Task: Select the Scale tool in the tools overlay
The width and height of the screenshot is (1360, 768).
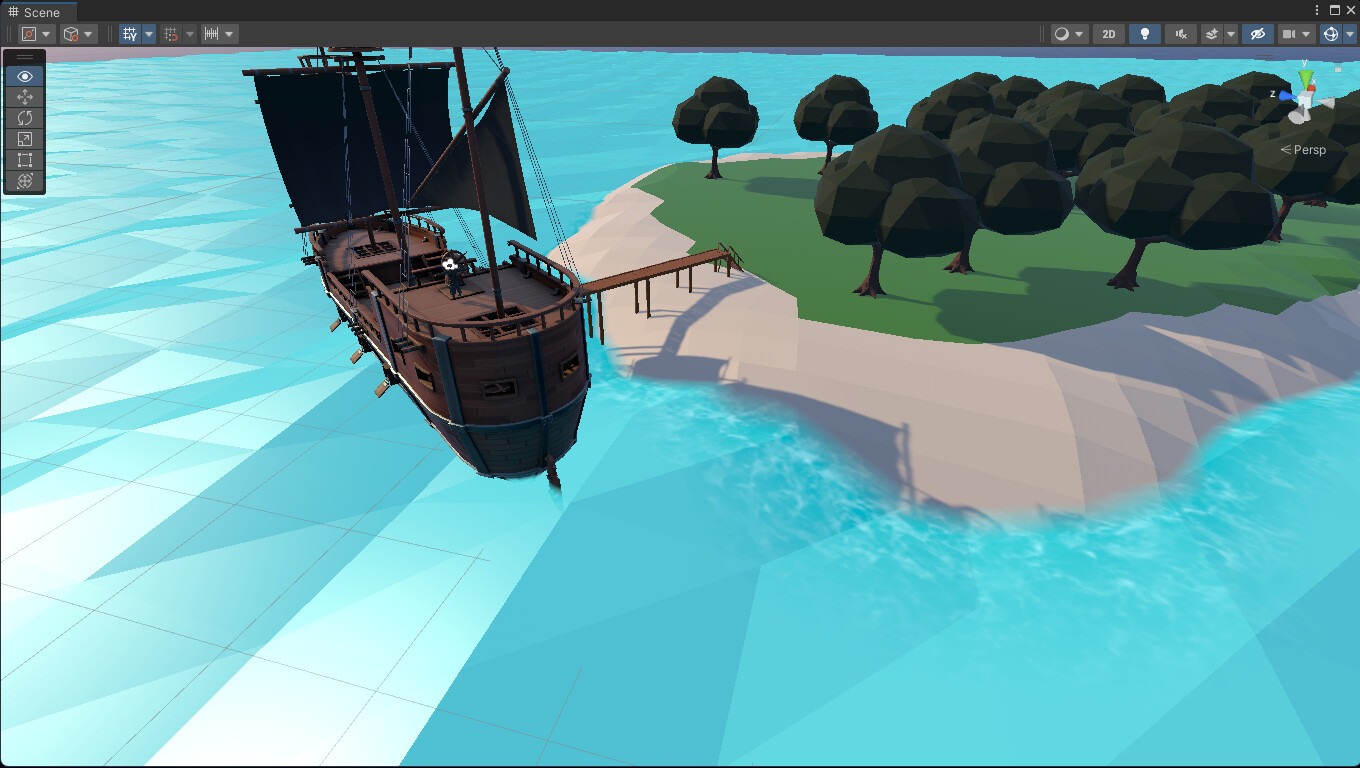Action: click(x=24, y=138)
